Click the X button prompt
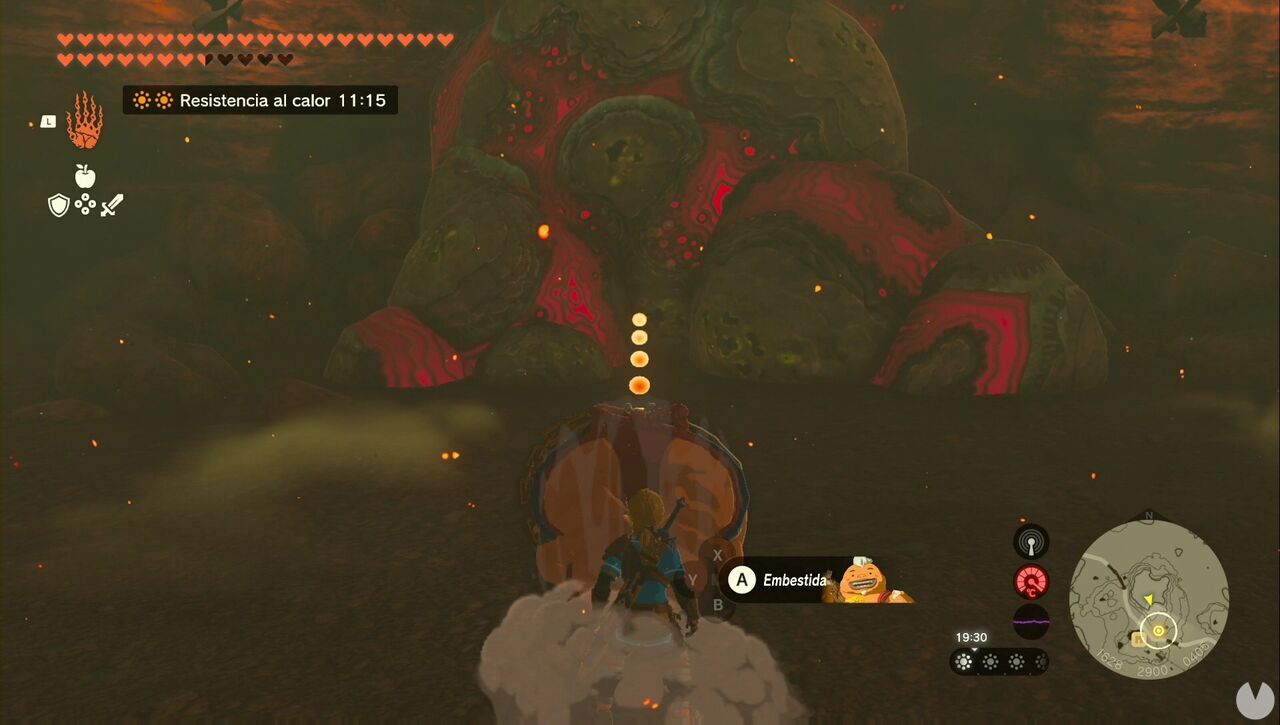This screenshot has height=725, width=1280. (x=716, y=552)
